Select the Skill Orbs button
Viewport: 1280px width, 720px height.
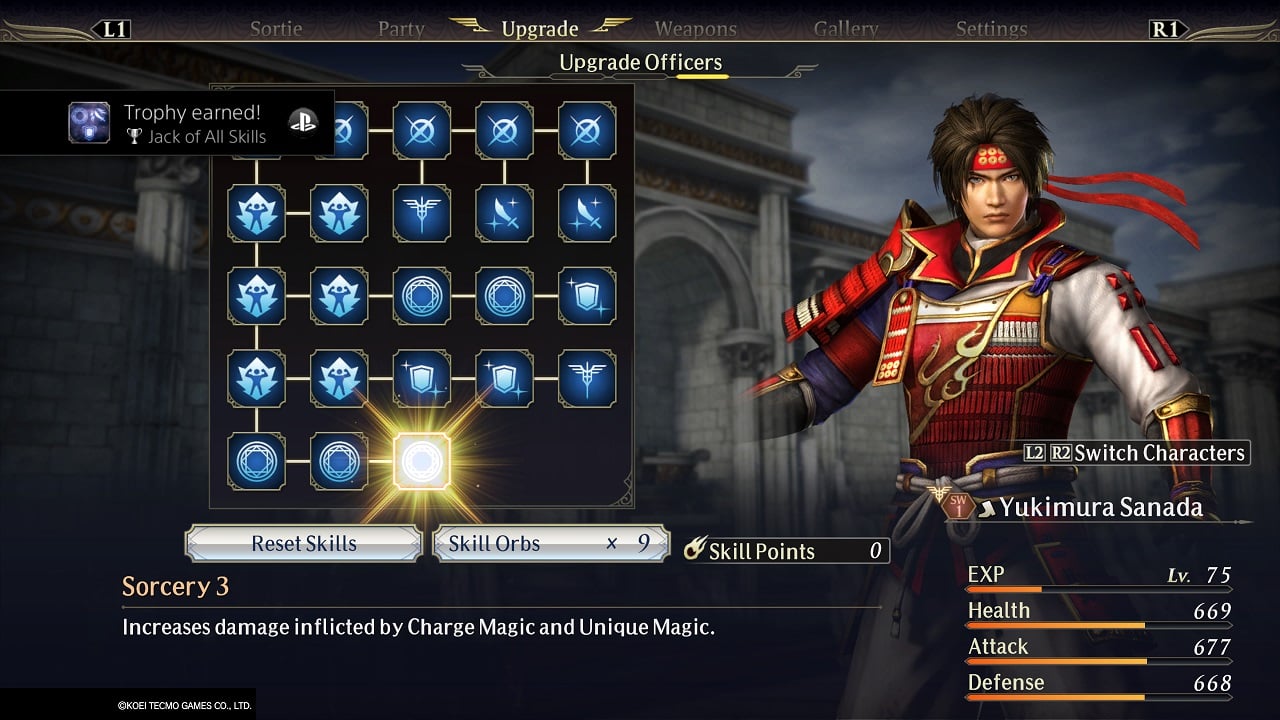click(x=551, y=543)
